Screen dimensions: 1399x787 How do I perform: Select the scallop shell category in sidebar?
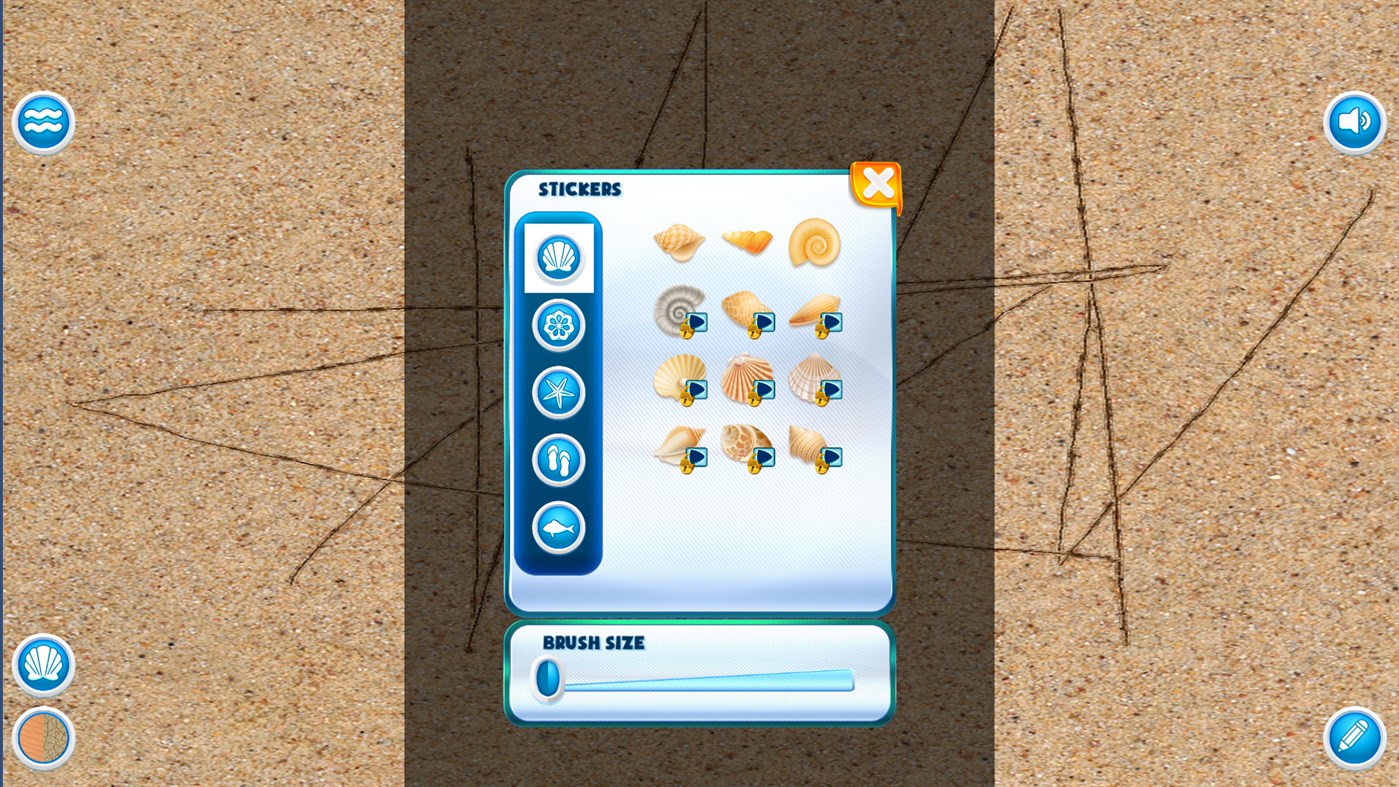tap(558, 256)
